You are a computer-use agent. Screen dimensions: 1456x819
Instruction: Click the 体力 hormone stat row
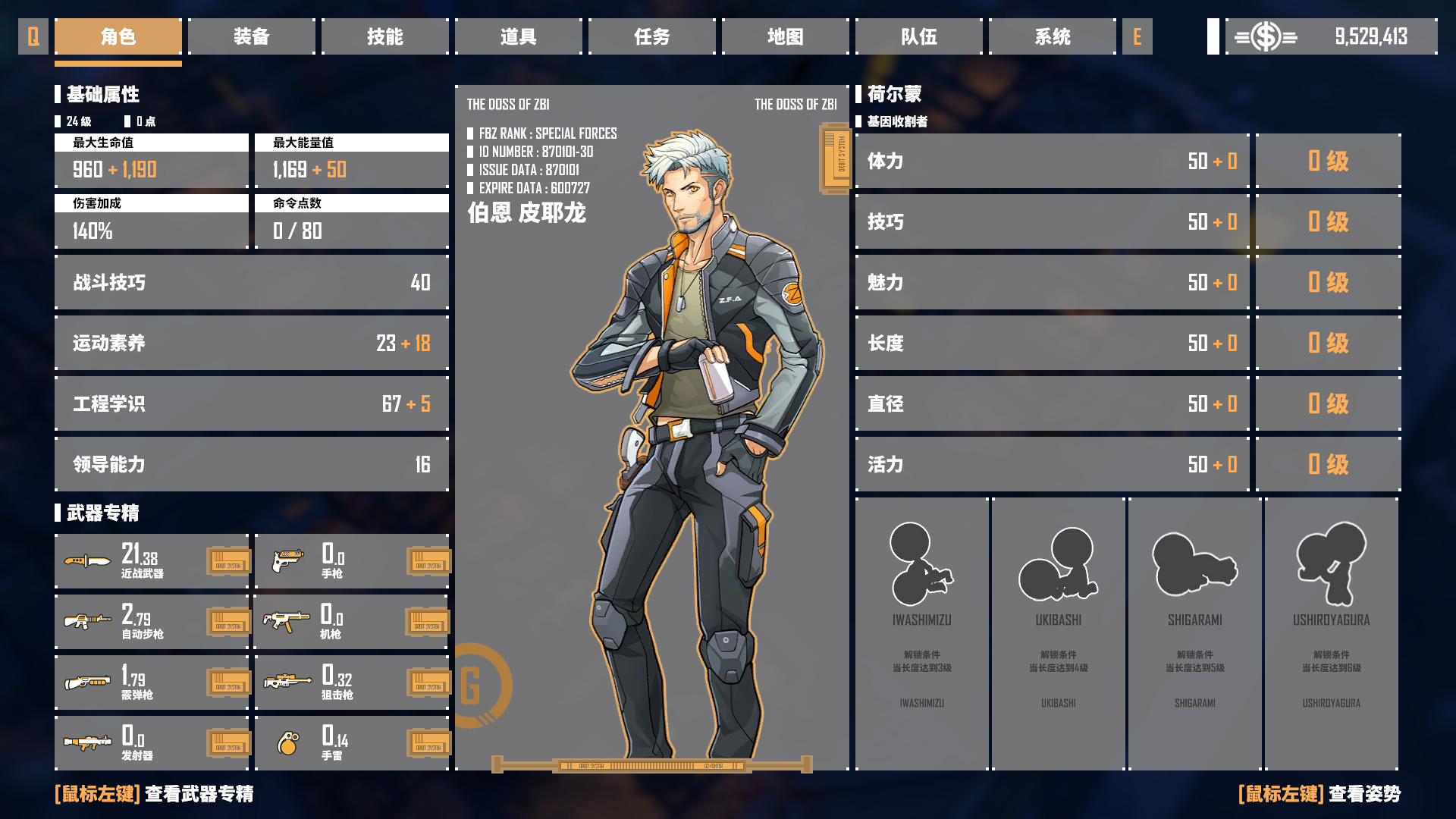pyautogui.click(x=1051, y=162)
